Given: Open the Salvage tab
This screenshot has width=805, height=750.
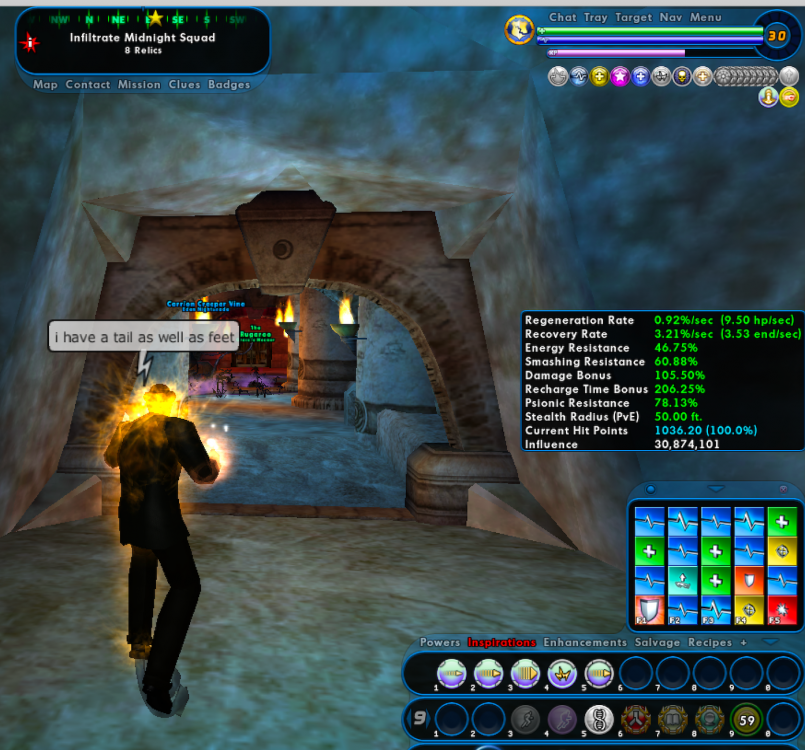Looking at the screenshot, I should click(657, 642).
